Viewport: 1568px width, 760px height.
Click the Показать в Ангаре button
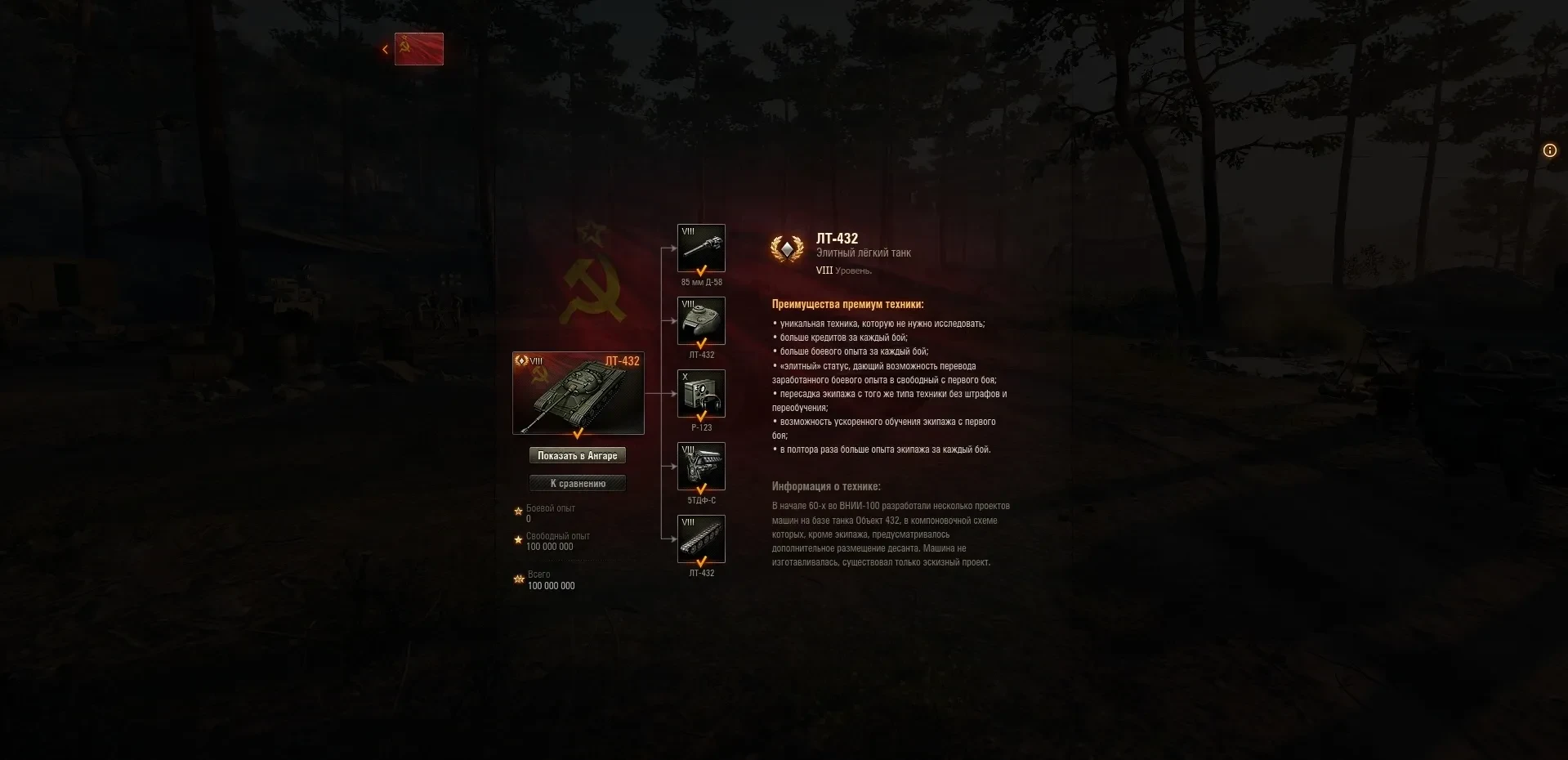pos(577,456)
